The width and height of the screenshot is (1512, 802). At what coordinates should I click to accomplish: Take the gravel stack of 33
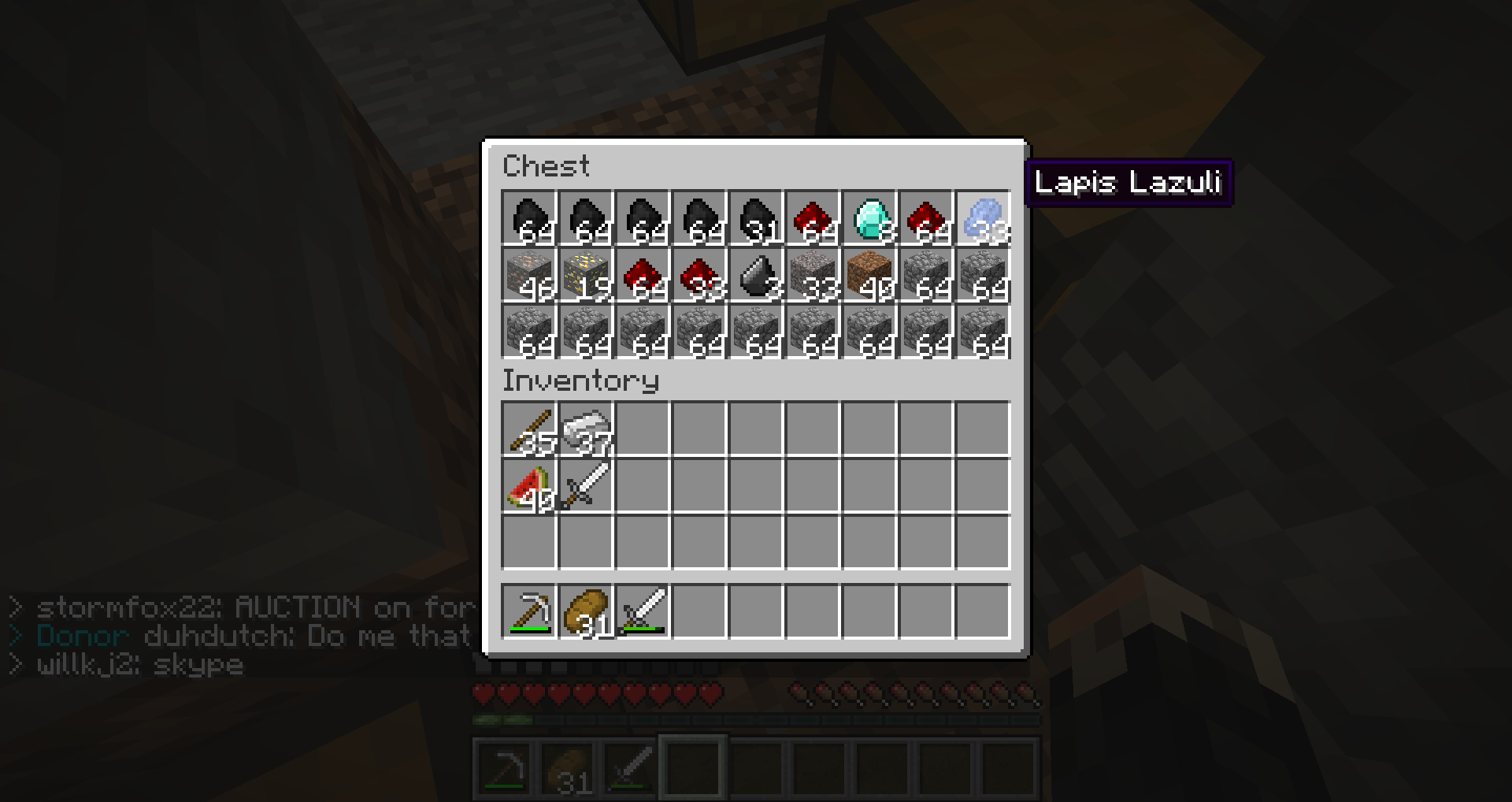pyautogui.click(x=813, y=275)
